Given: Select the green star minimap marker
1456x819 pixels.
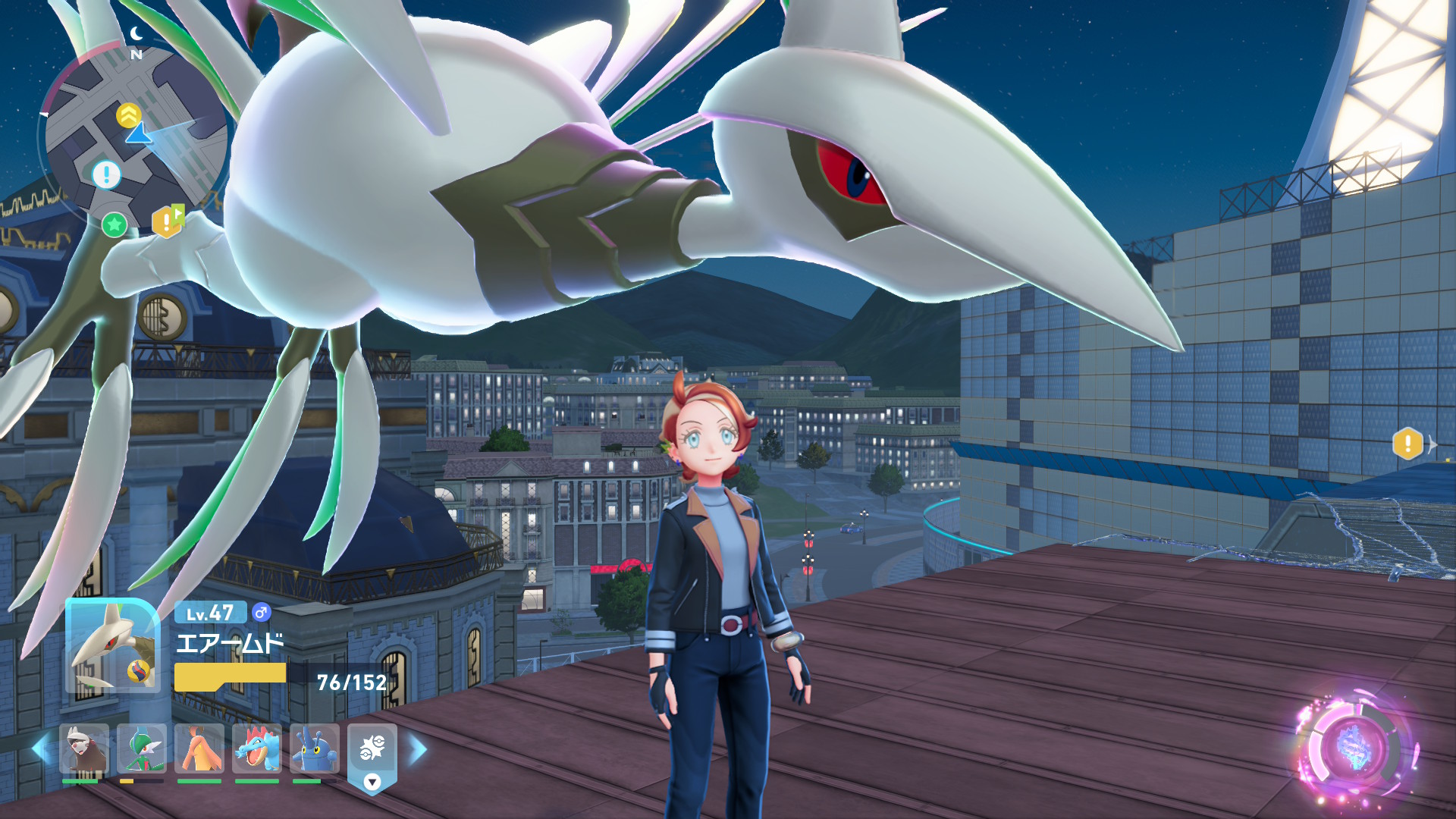Looking at the screenshot, I should tap(115, 224).
